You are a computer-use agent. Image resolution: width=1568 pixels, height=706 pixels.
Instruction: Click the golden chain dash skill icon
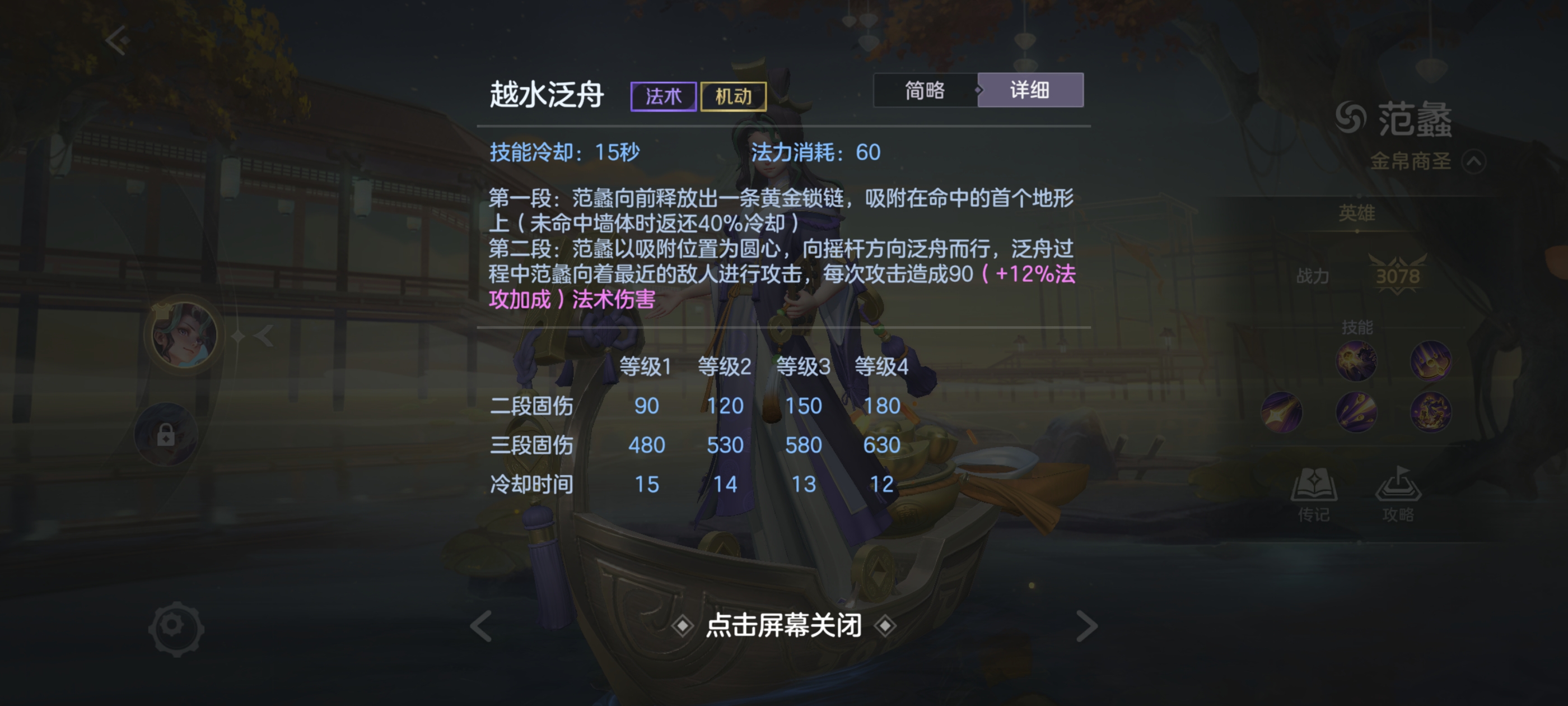click(x=1281, y=413)
